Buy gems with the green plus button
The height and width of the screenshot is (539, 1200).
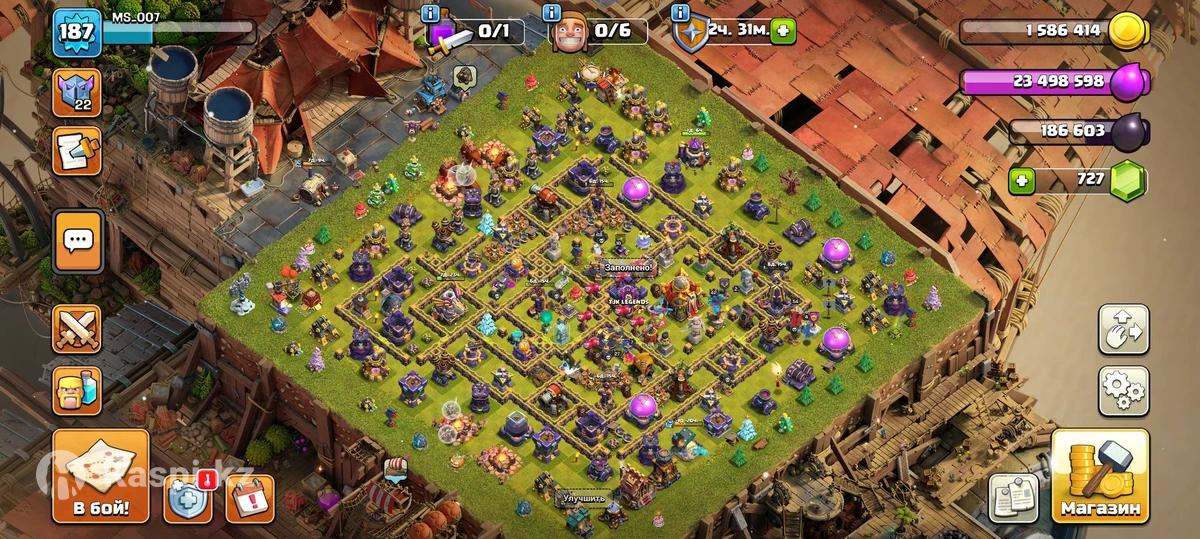click(1022, 181)
